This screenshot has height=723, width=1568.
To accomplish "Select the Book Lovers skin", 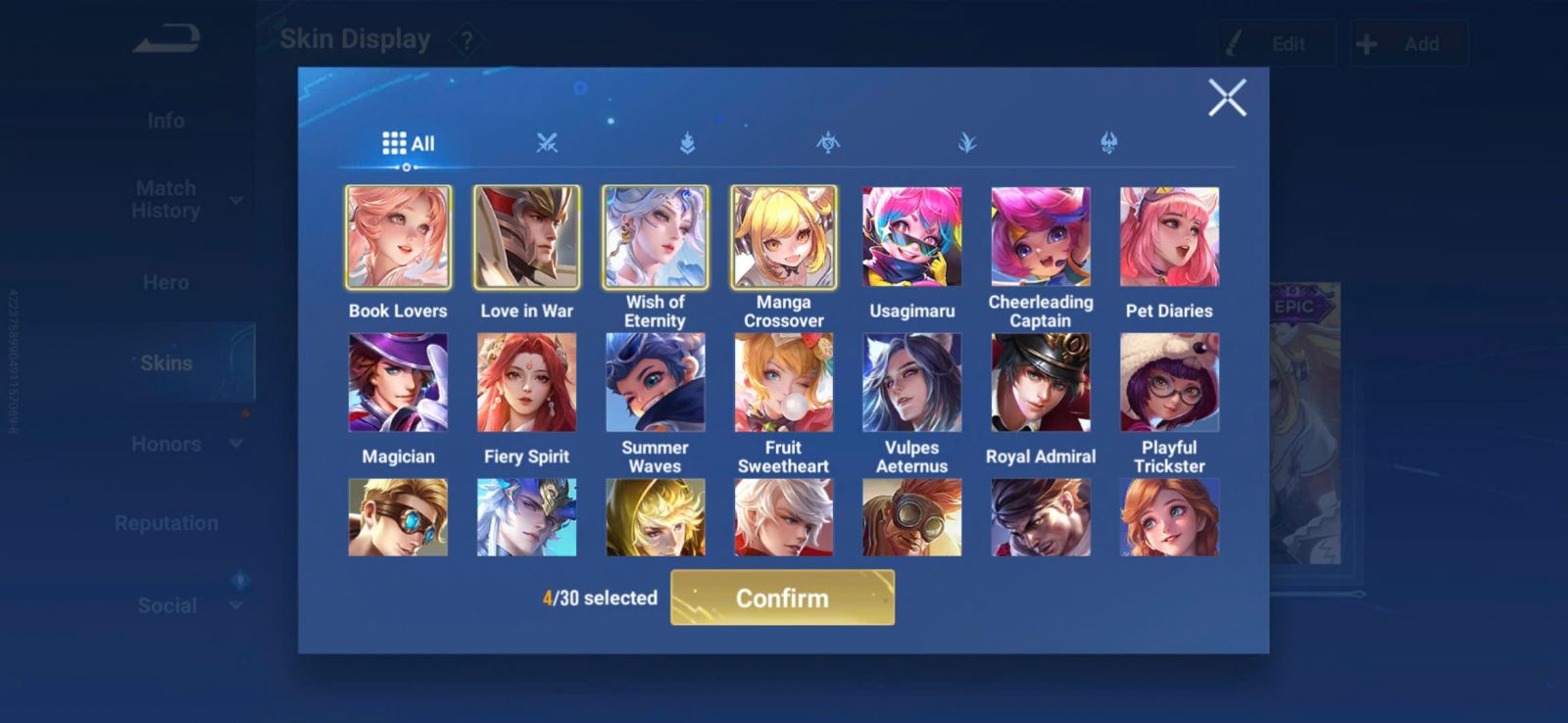I will point(398,238).
